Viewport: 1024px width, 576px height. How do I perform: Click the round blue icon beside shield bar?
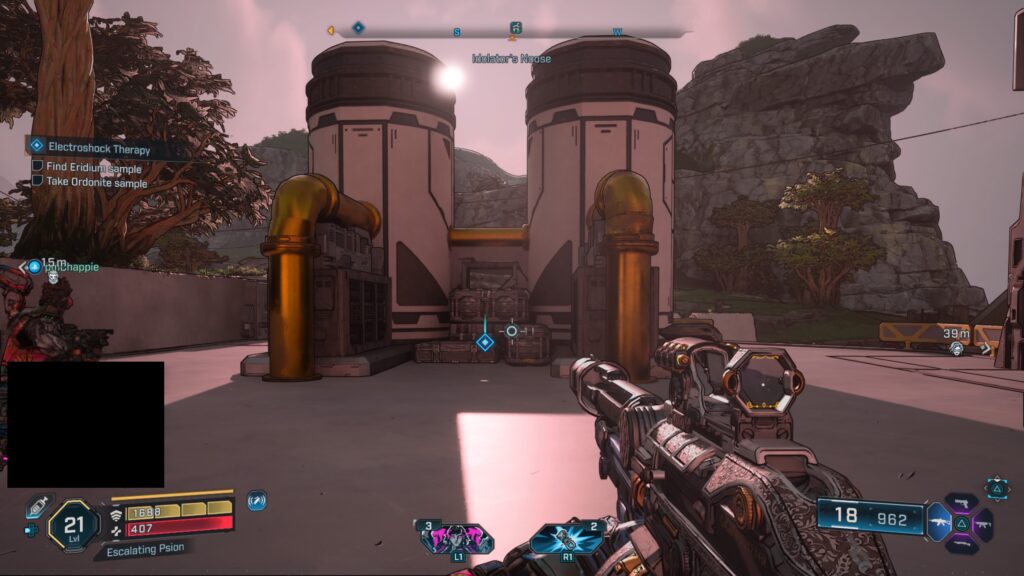pos(257,499)
